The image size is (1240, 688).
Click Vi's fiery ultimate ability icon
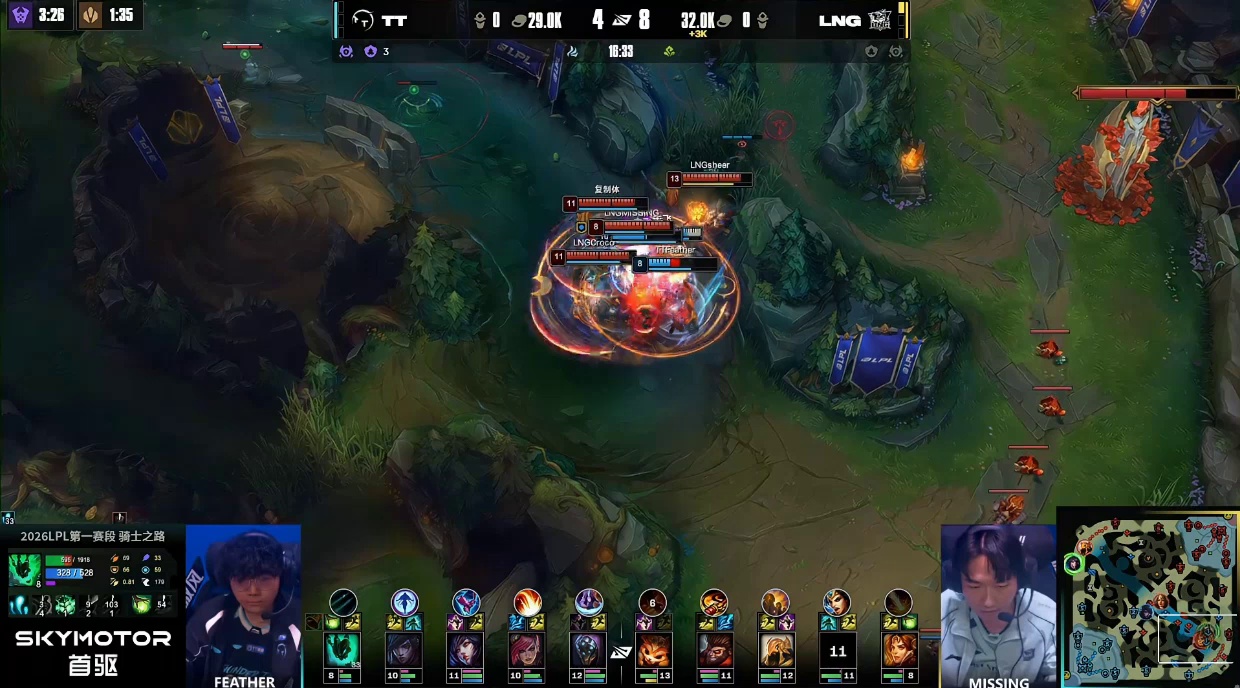(527, 602)
